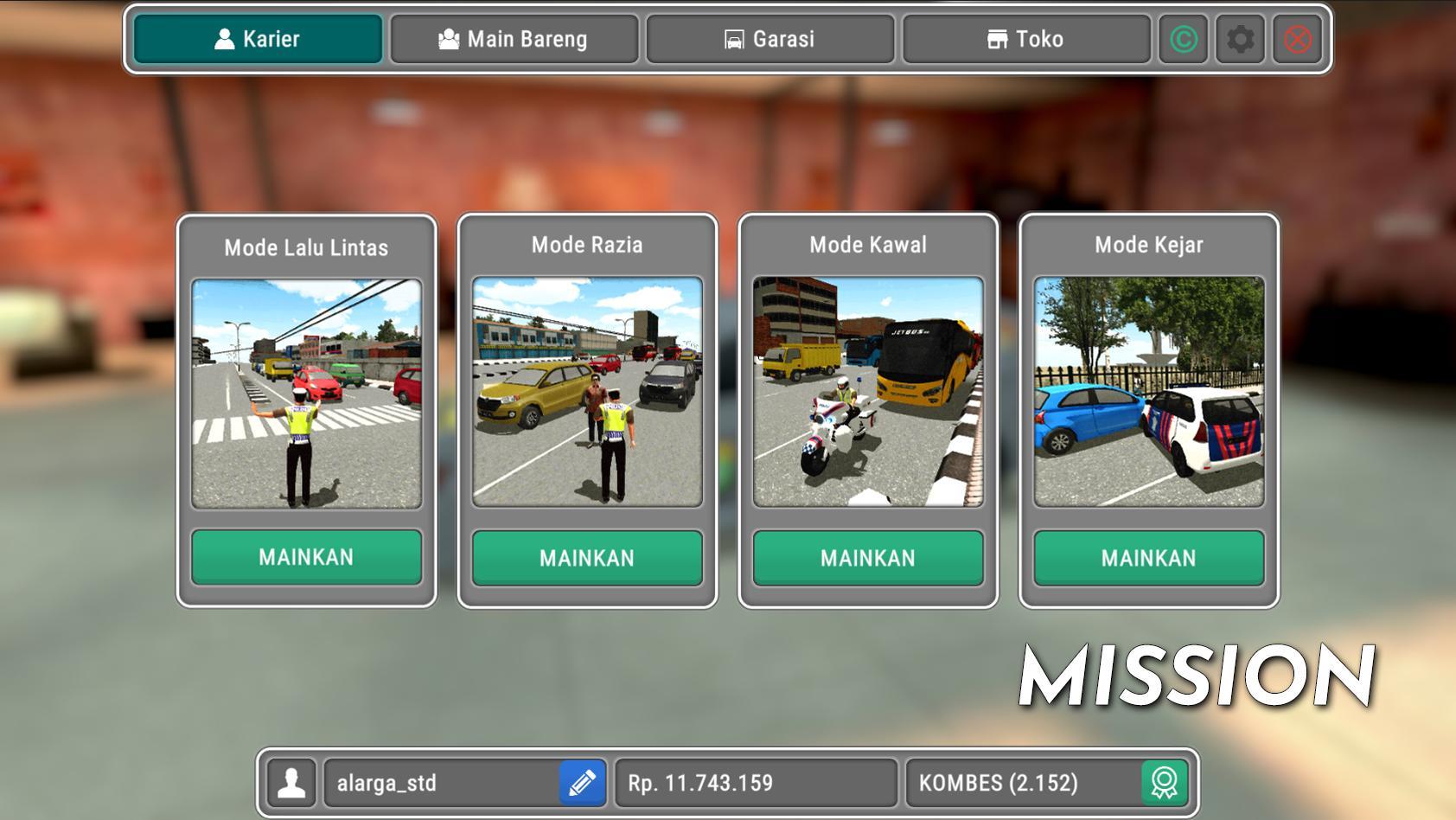
Task: Switch to the Garasi tab
Action: [769, 38]
